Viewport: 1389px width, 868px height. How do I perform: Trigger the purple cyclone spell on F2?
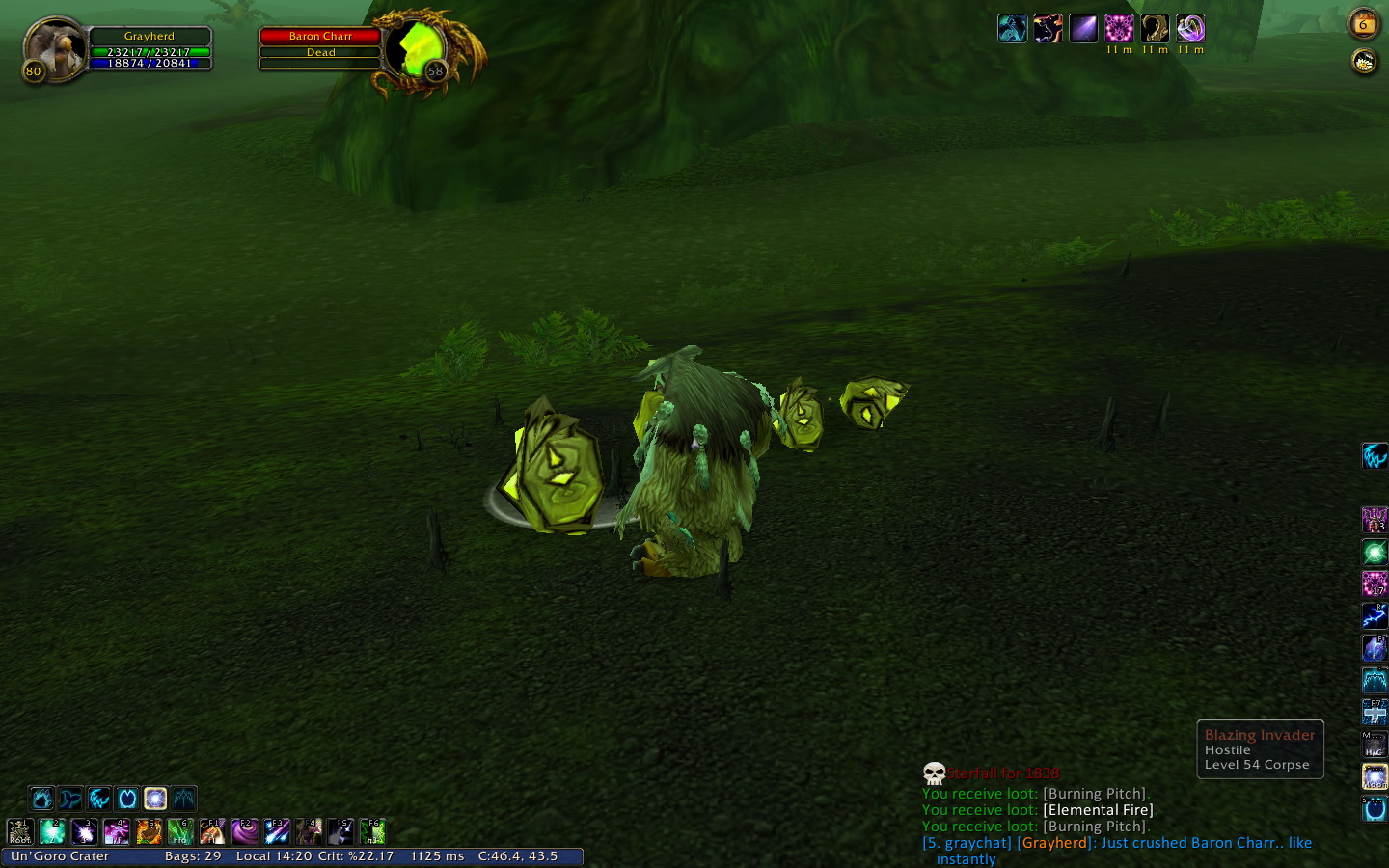245,830
